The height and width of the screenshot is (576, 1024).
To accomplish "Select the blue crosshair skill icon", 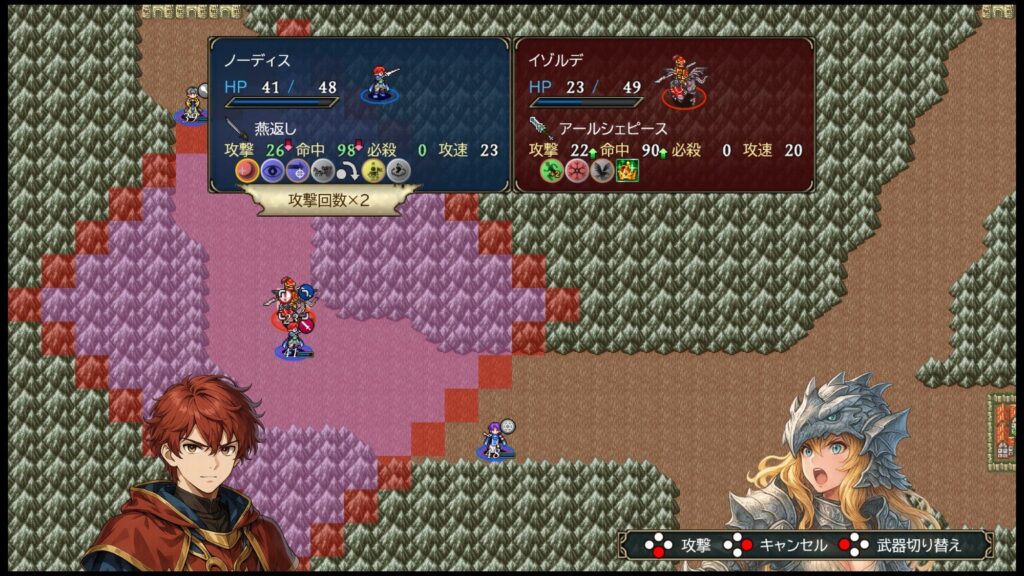I will coord(296,171).
